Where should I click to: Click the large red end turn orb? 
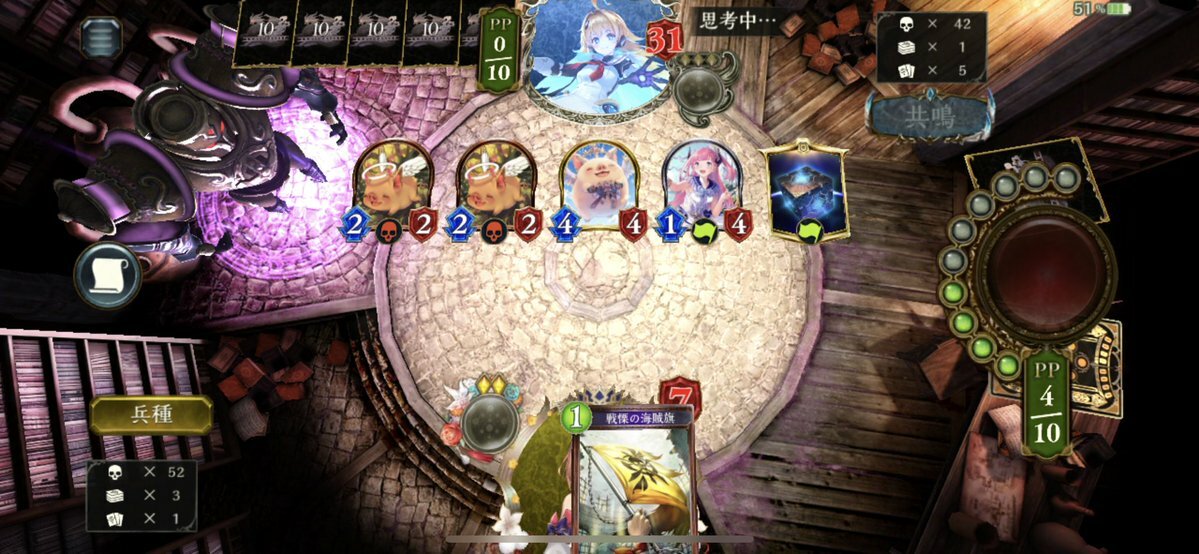click(x=1046, y=270)
